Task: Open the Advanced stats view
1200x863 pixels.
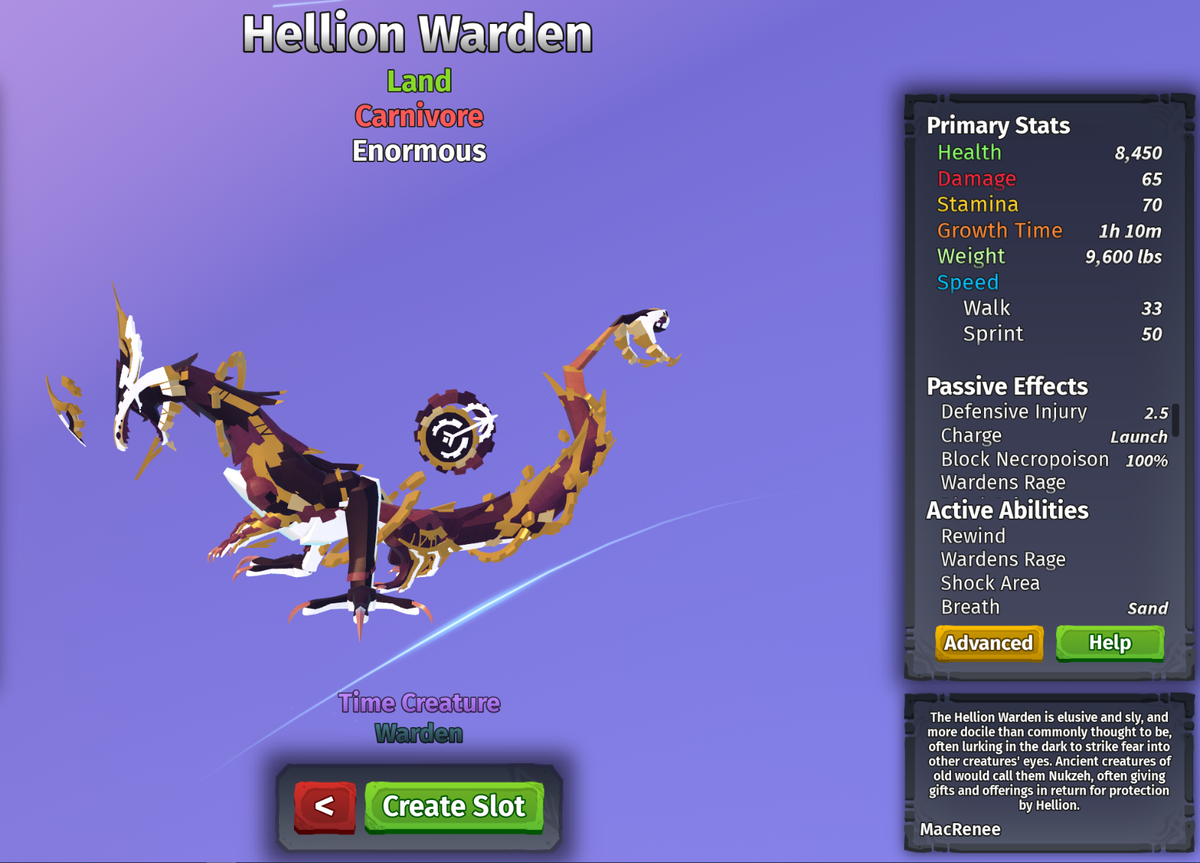Action: point(988,643)
